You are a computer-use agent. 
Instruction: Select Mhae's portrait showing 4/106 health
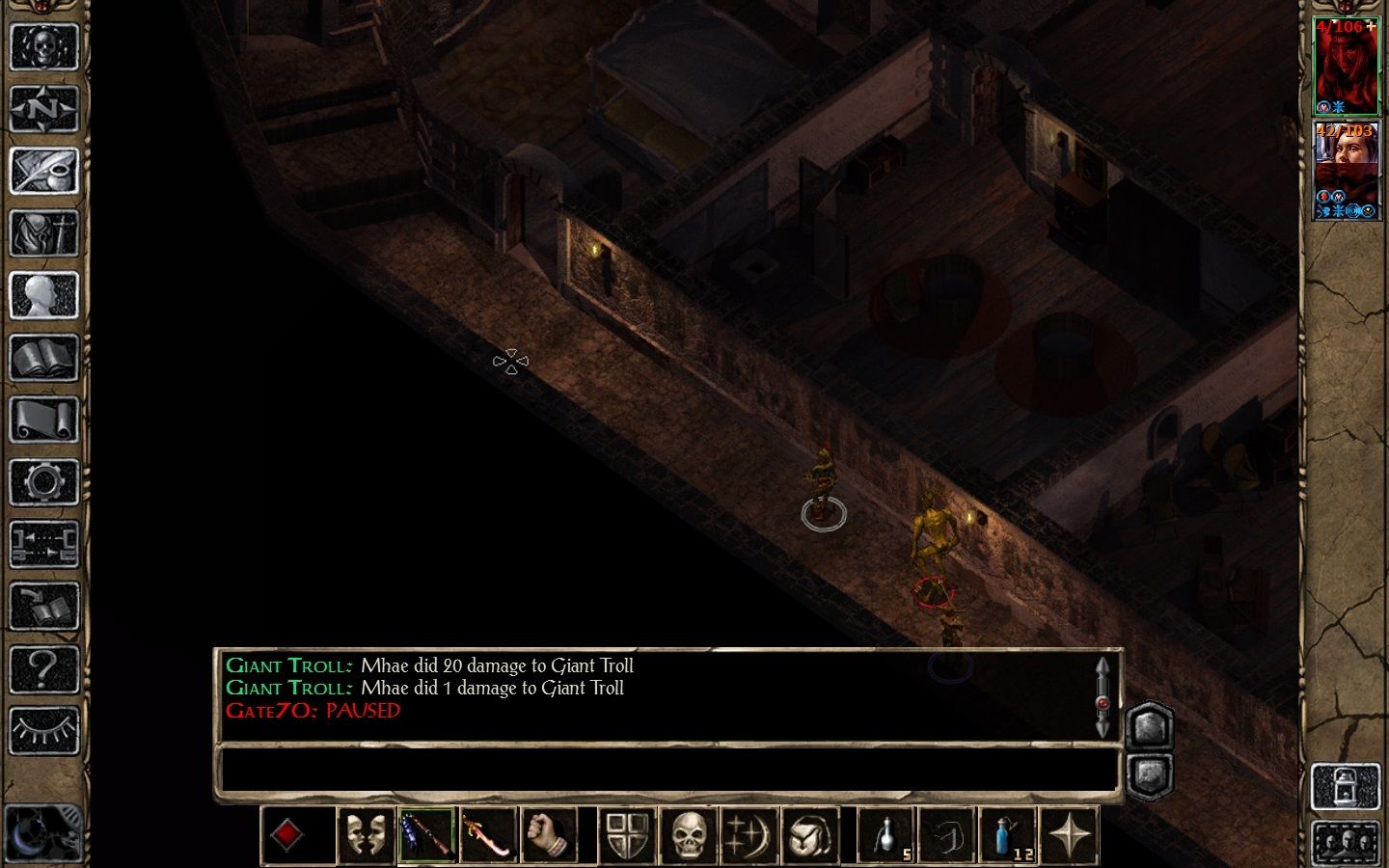pyautogui.click(x=1348, y=63)
